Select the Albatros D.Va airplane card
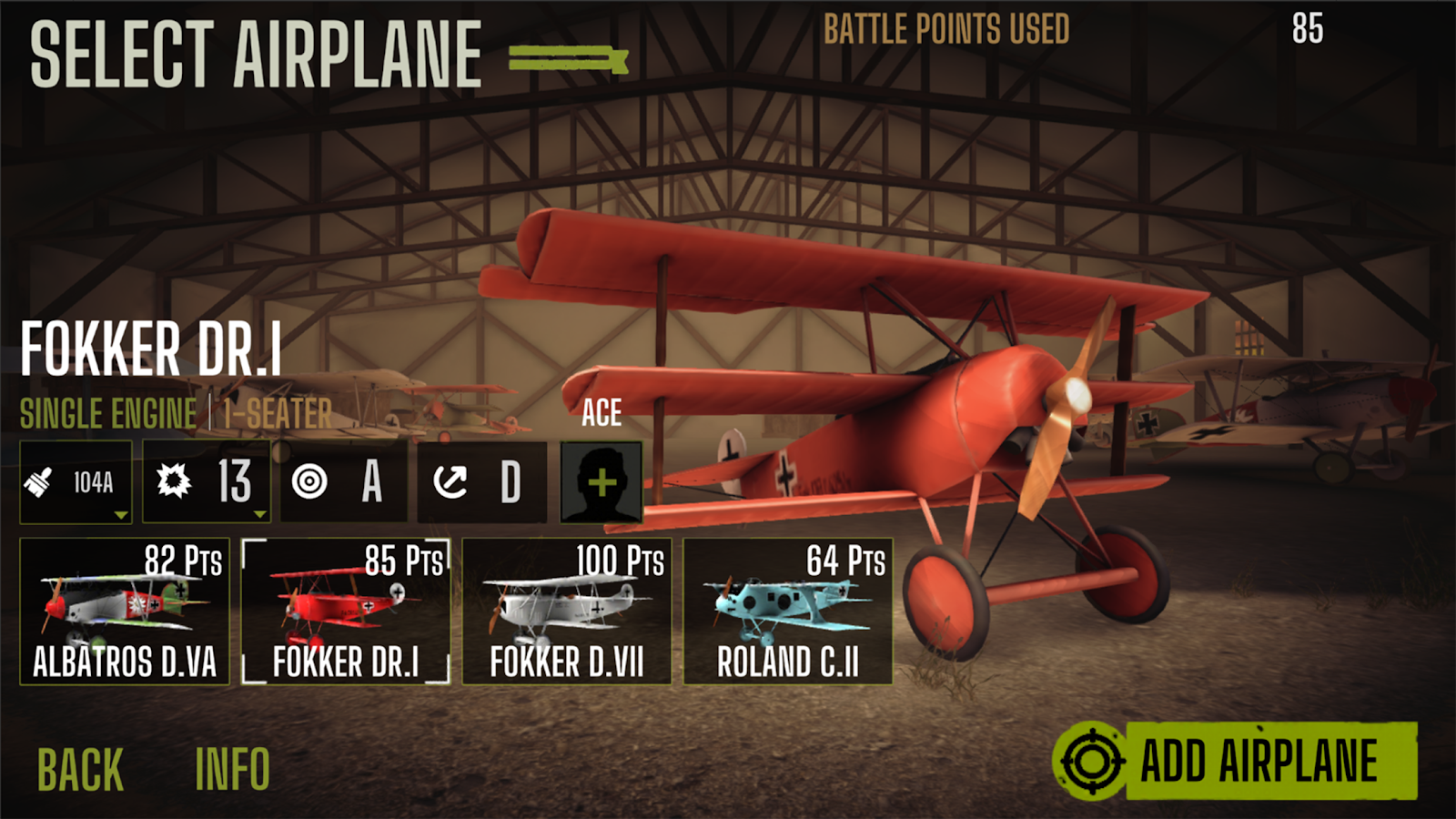Image resolution: width=1456 pixels, height=819 pixels. (x=125, y=611)
